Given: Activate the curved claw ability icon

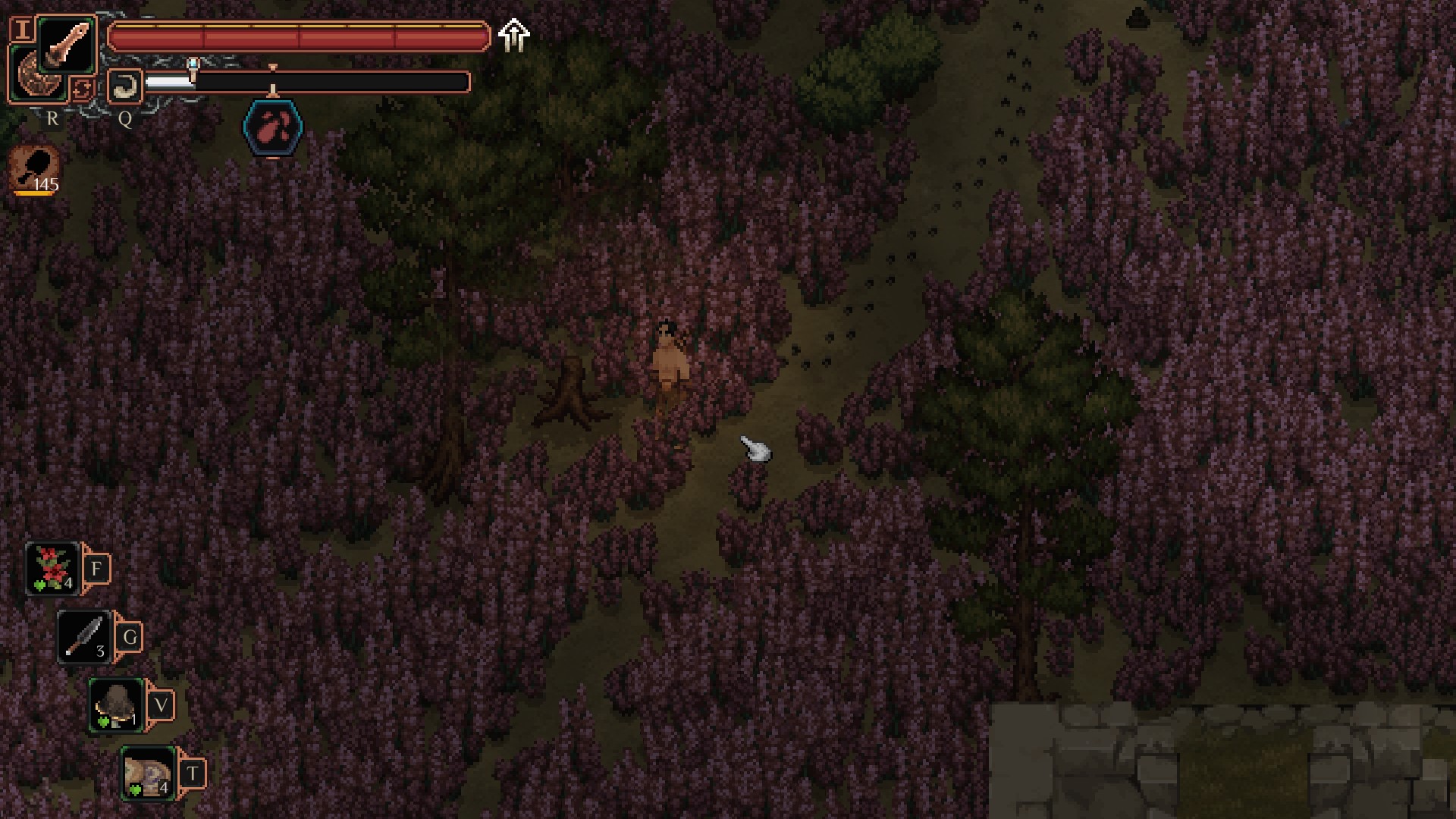Looking at the screenshot, I should [x=124, y=86].
